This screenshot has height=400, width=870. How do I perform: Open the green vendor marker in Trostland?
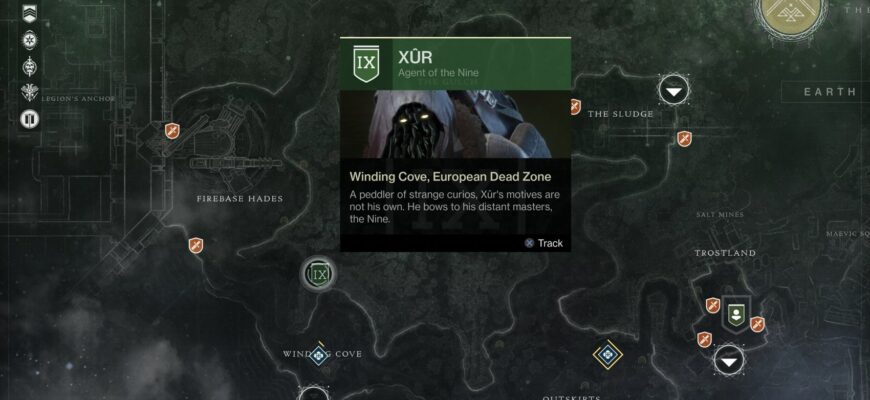[736, 313]
